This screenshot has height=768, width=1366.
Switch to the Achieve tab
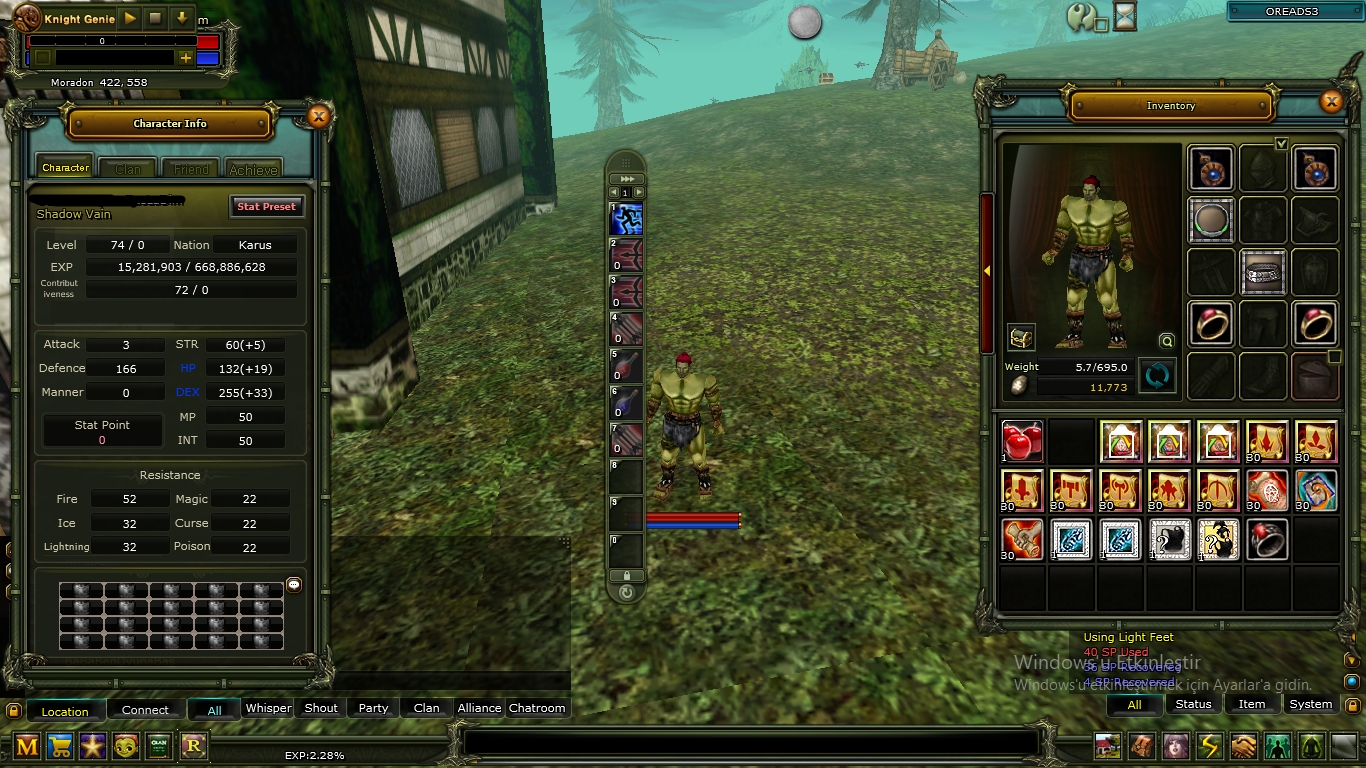pos(254,169)
